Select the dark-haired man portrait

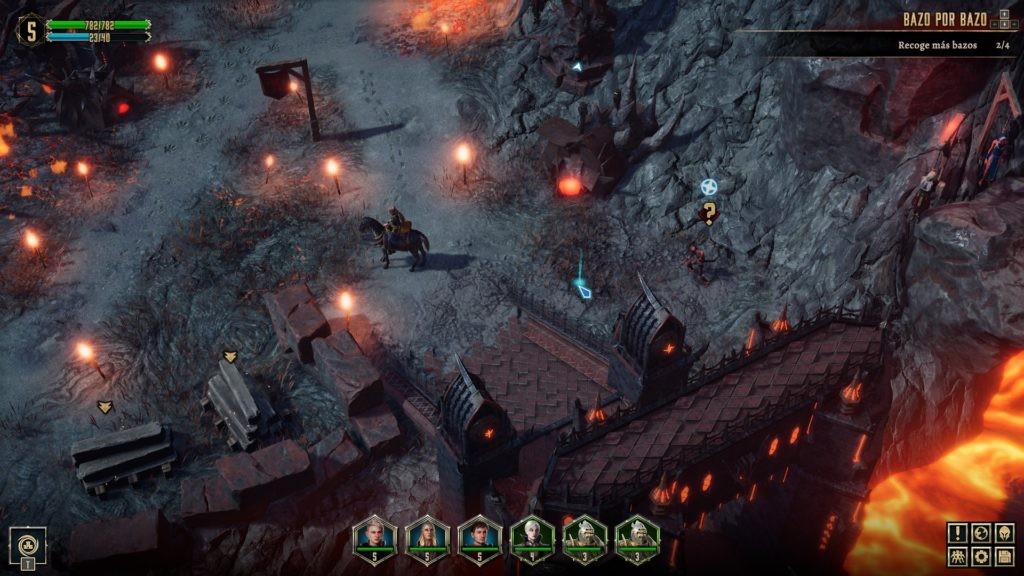(479, 540)
